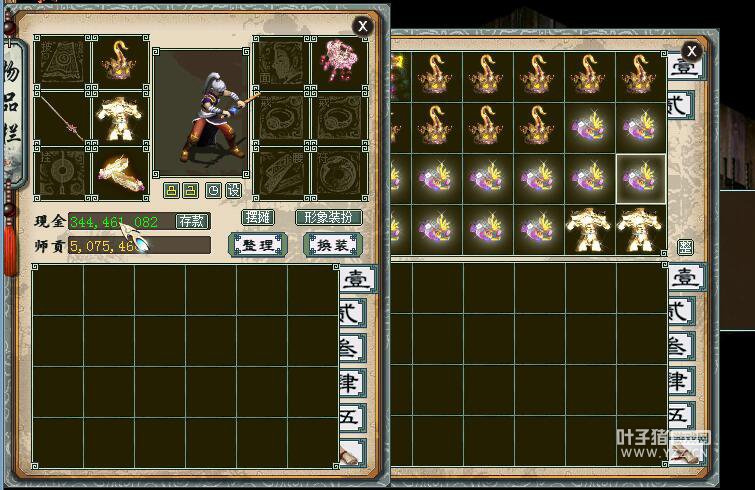Click the small 整 button in storage
The width and height of the screenshot is (755, 490).
[x=686, y=247]
